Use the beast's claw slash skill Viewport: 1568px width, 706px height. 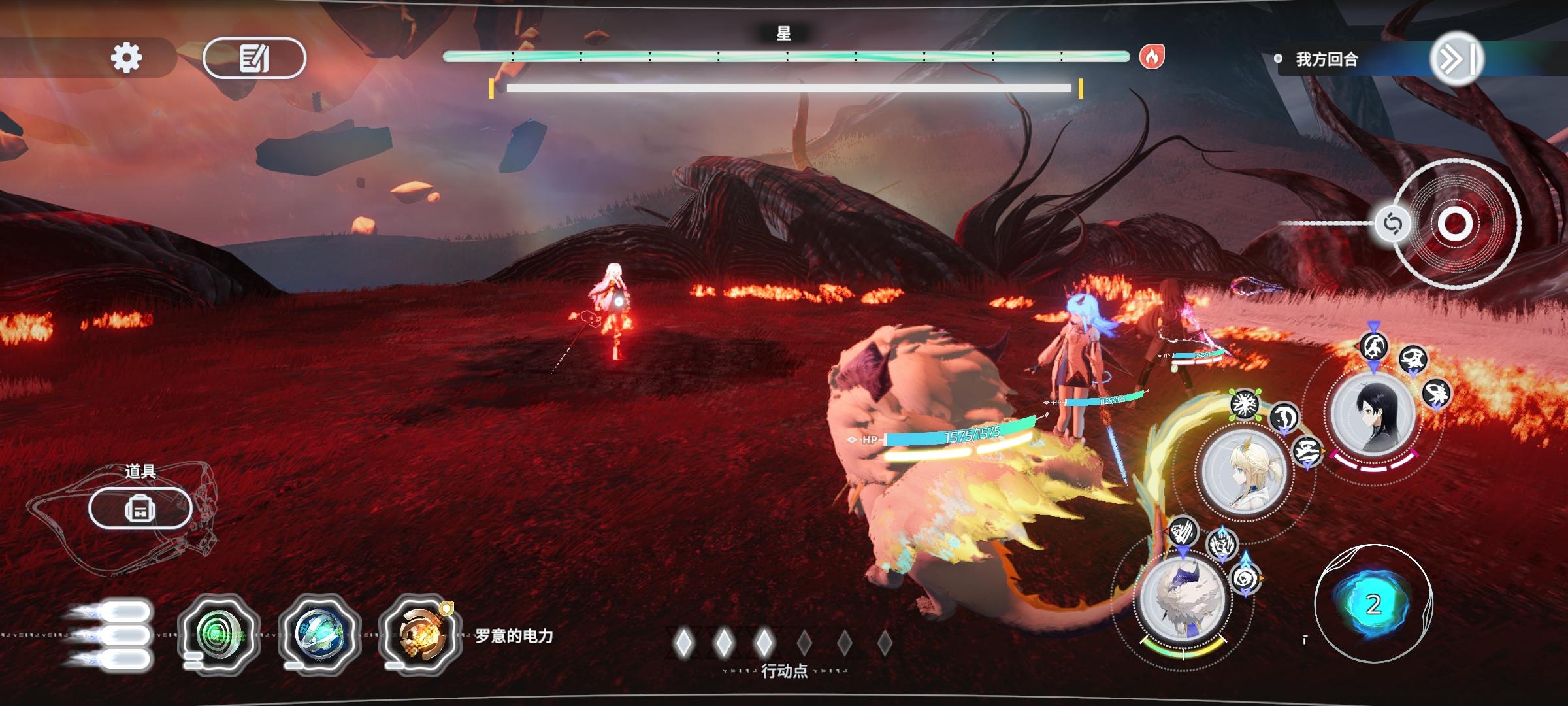point(1183,532)
